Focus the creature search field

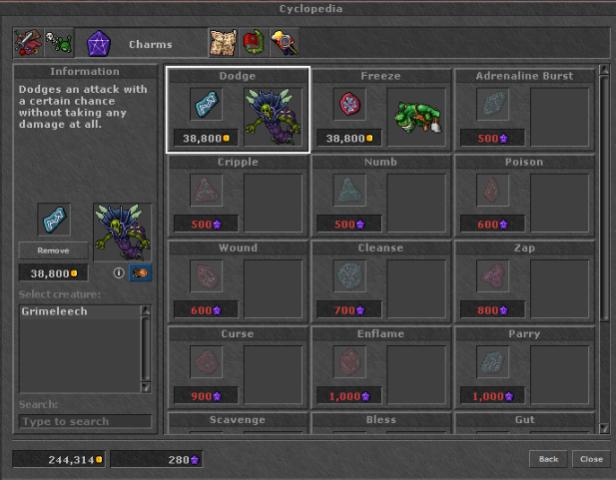click(x=85, y=422)
